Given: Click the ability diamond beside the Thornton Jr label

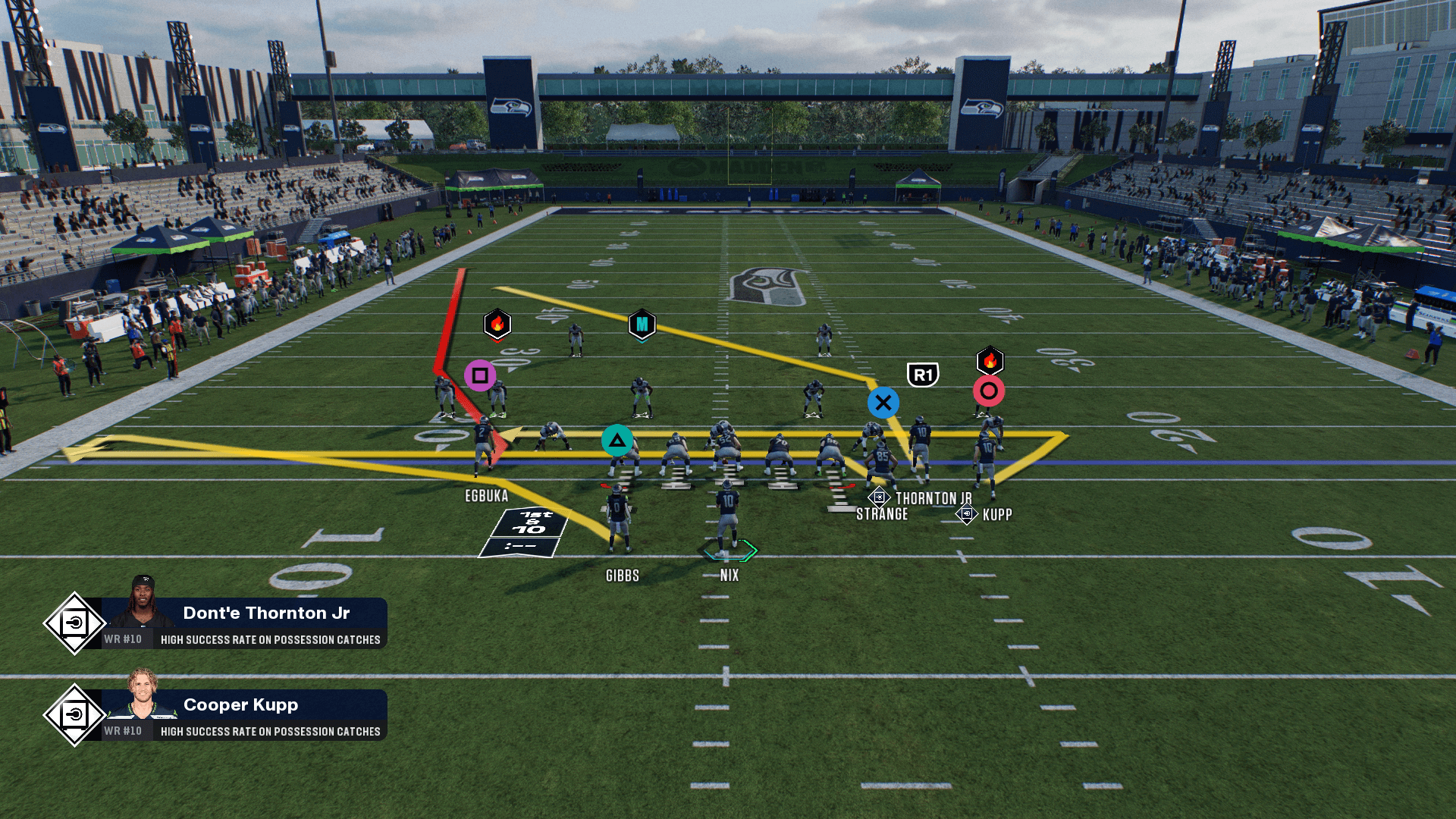Looking at the screenshot, I should tap(878, 497).
